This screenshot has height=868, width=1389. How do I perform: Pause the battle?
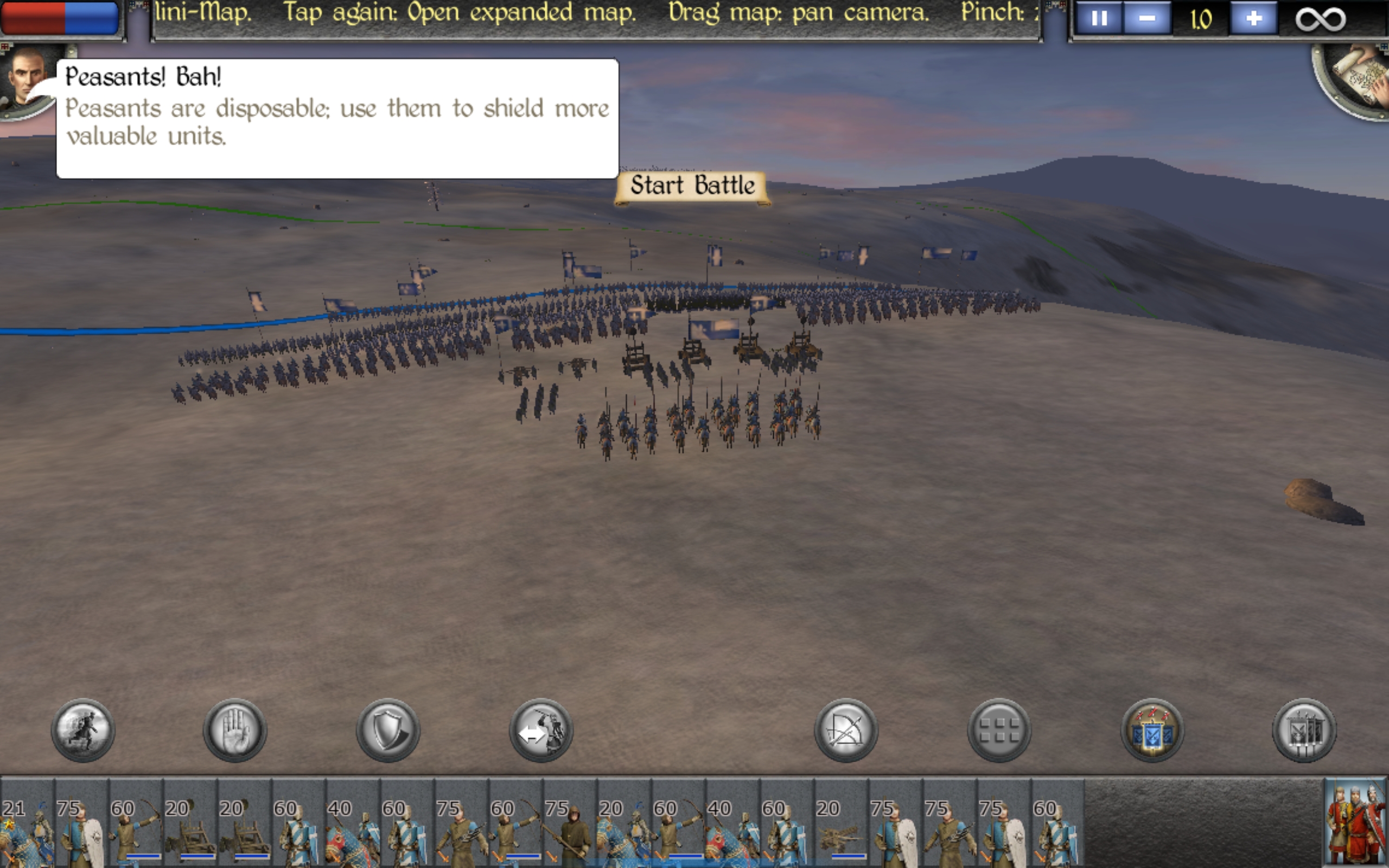(1099, 19)
